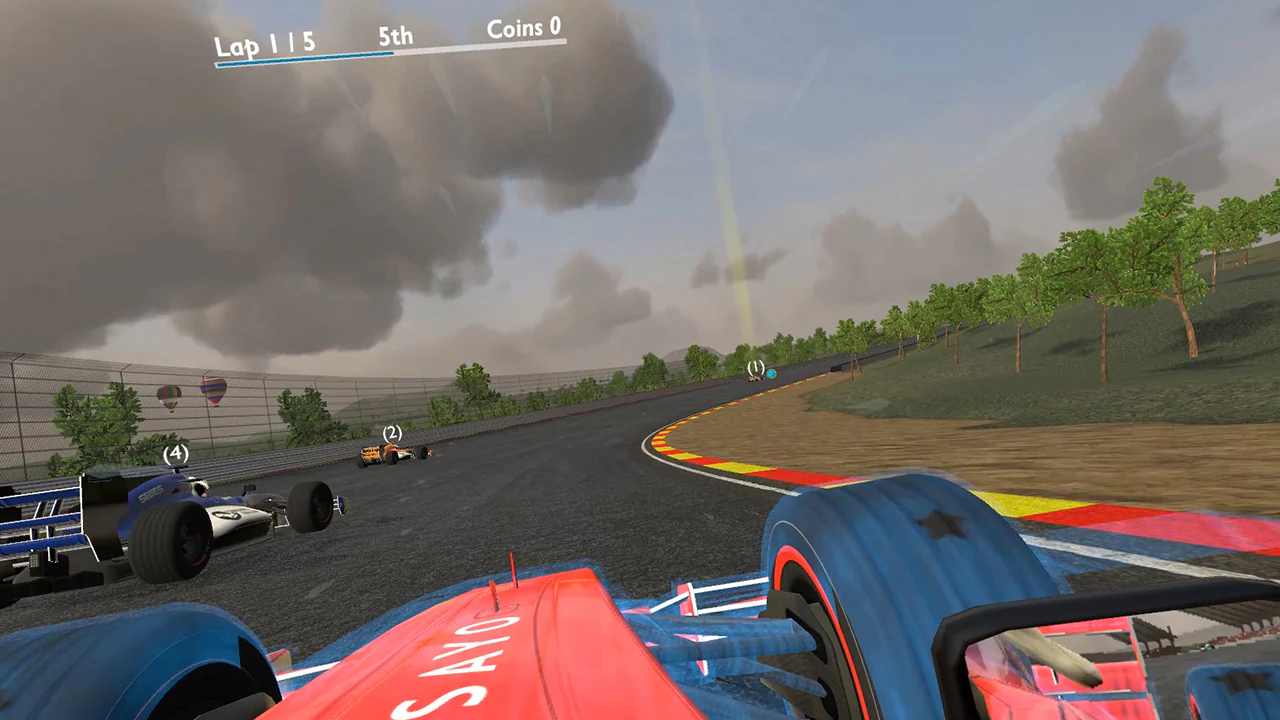
Task: Click the position label (4) over the blue car
Action: click(175, 453)
